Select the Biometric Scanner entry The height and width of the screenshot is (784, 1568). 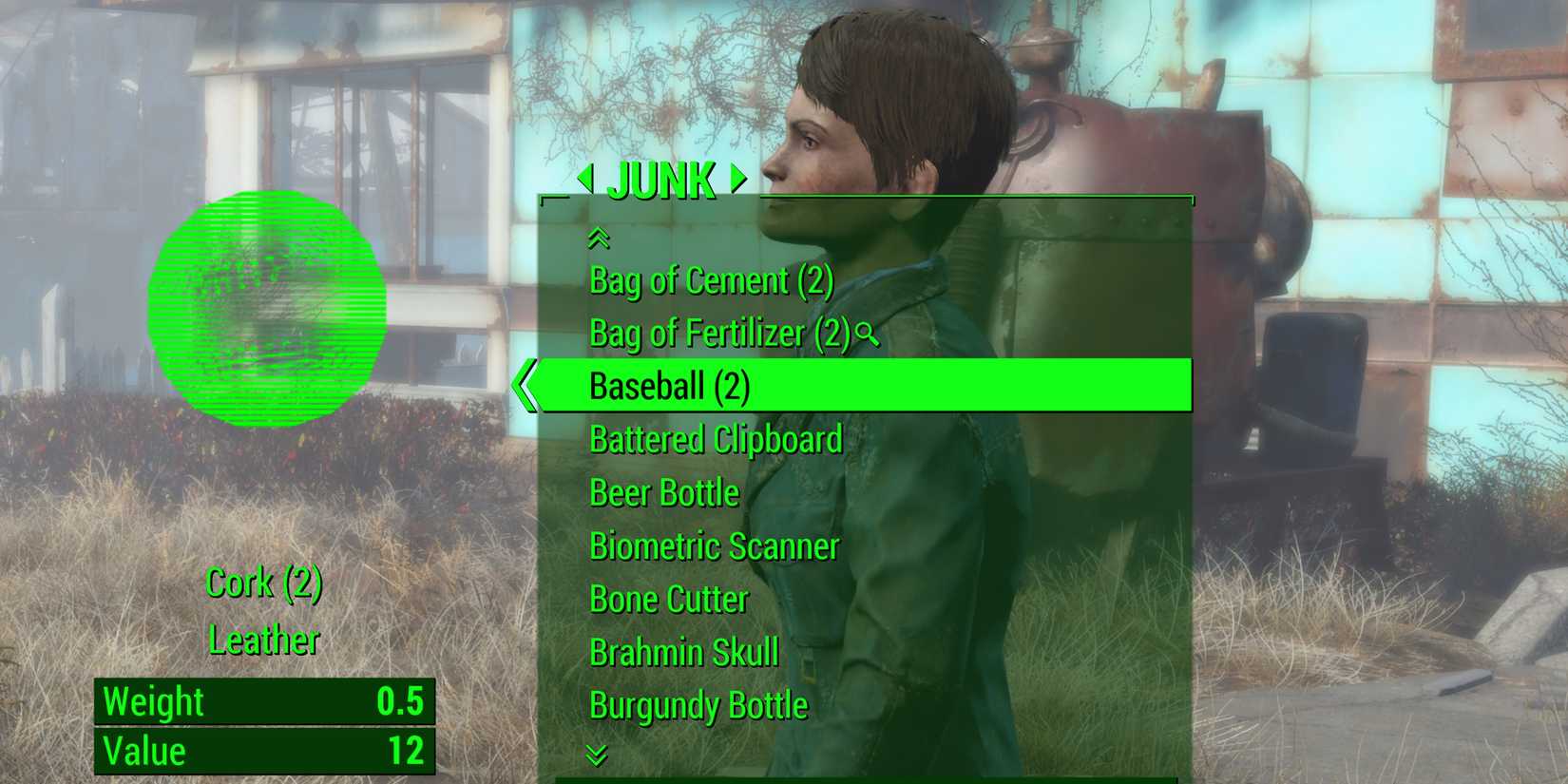714,546
